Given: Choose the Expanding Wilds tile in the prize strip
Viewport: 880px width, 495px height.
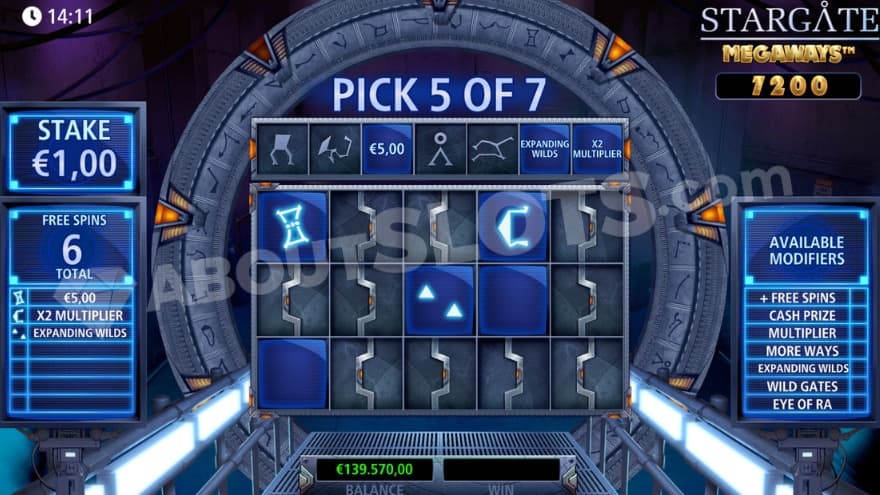Looking at the screenshot, I should (x=544, y=149).
